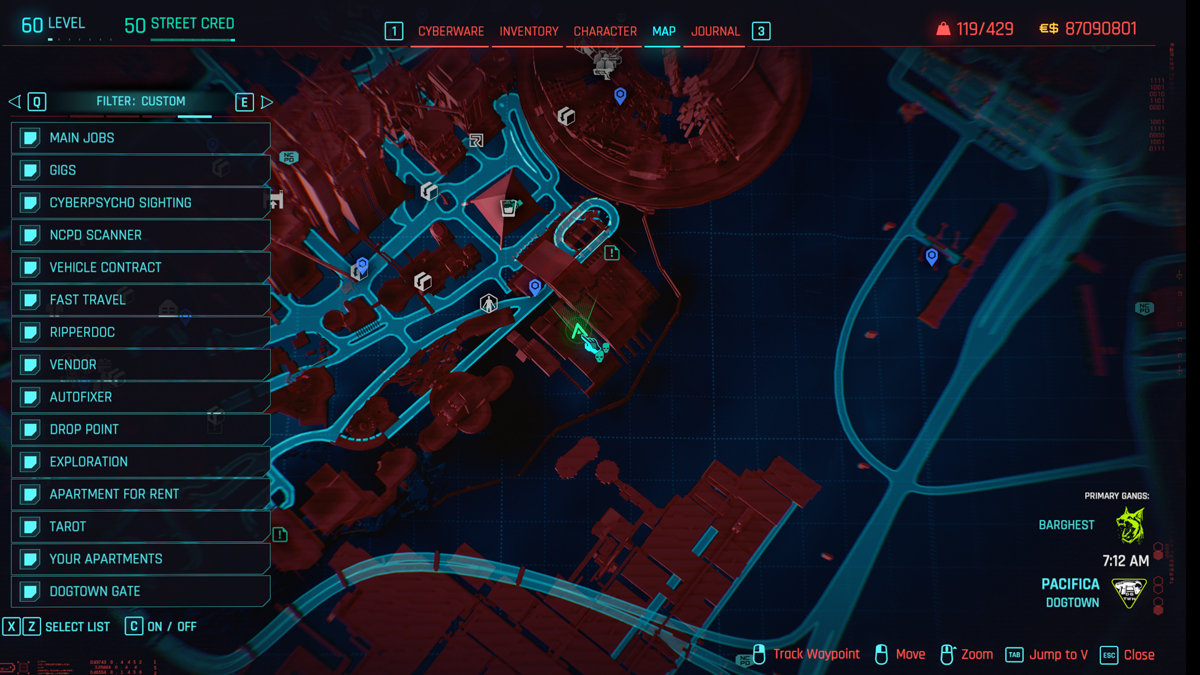
Task: Toggle the NCPD Scanner filter
Action: (x=141, y=235)
